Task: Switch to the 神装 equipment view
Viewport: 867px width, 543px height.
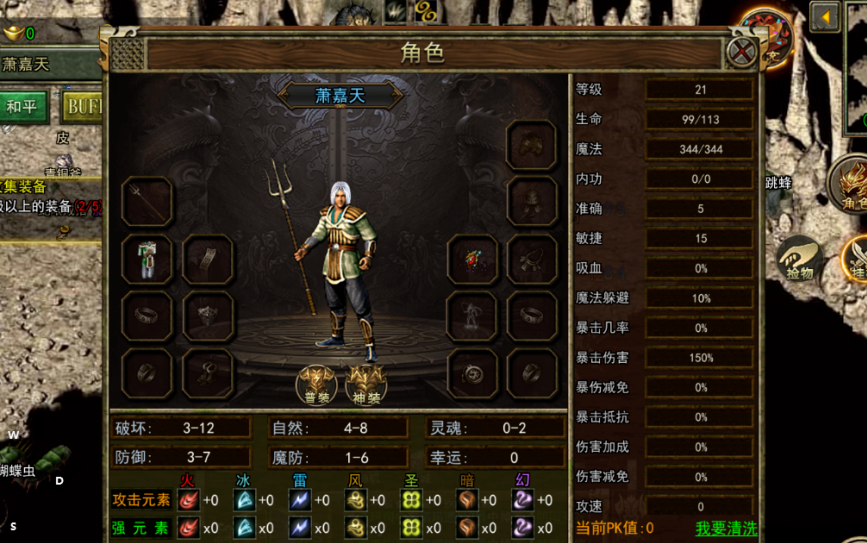Action: [x=364, y=383]
